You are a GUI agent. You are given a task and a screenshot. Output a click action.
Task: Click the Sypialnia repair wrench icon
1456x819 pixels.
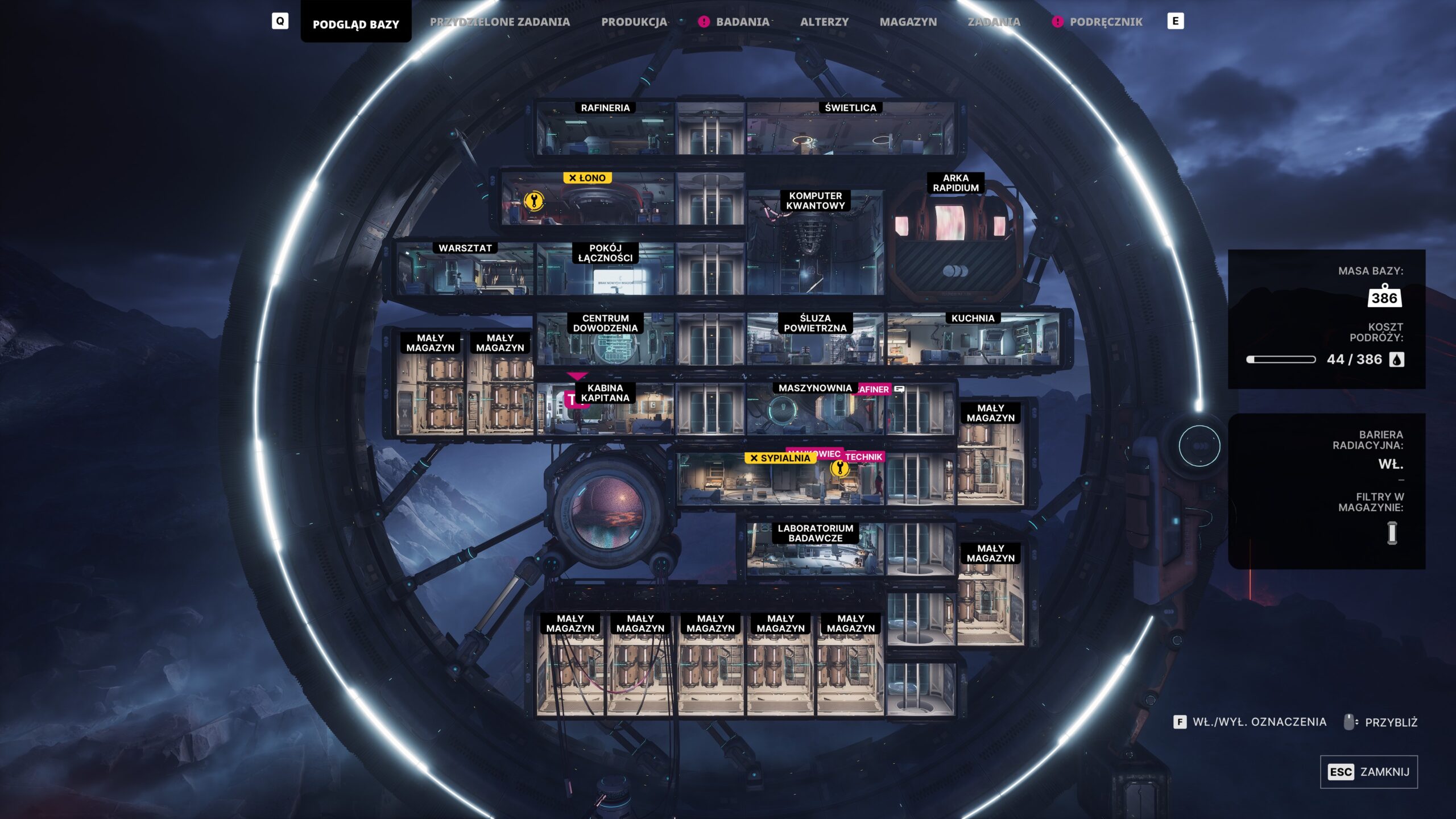[x=839, y=468]
